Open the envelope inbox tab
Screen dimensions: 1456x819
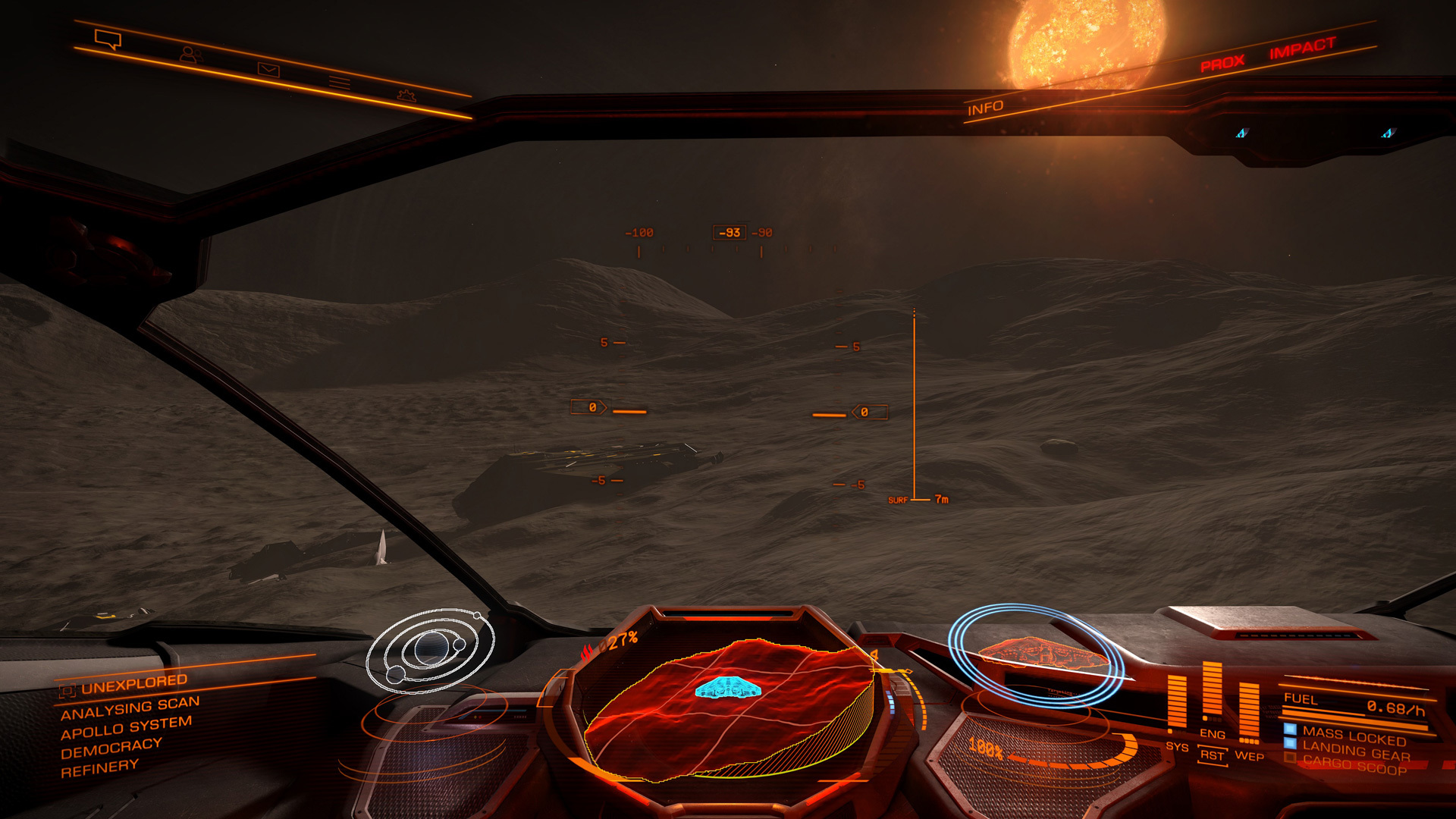click(268, 70)
